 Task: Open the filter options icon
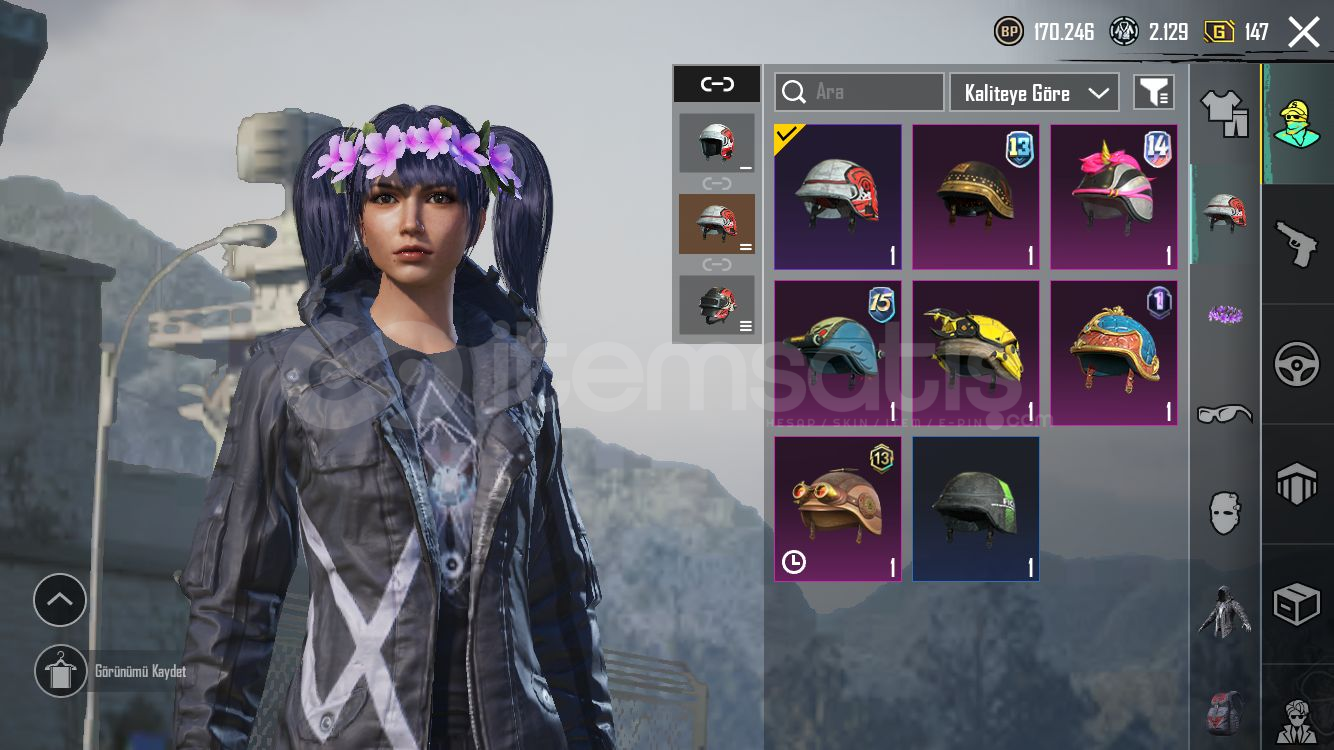click(x=1153, y=92)
